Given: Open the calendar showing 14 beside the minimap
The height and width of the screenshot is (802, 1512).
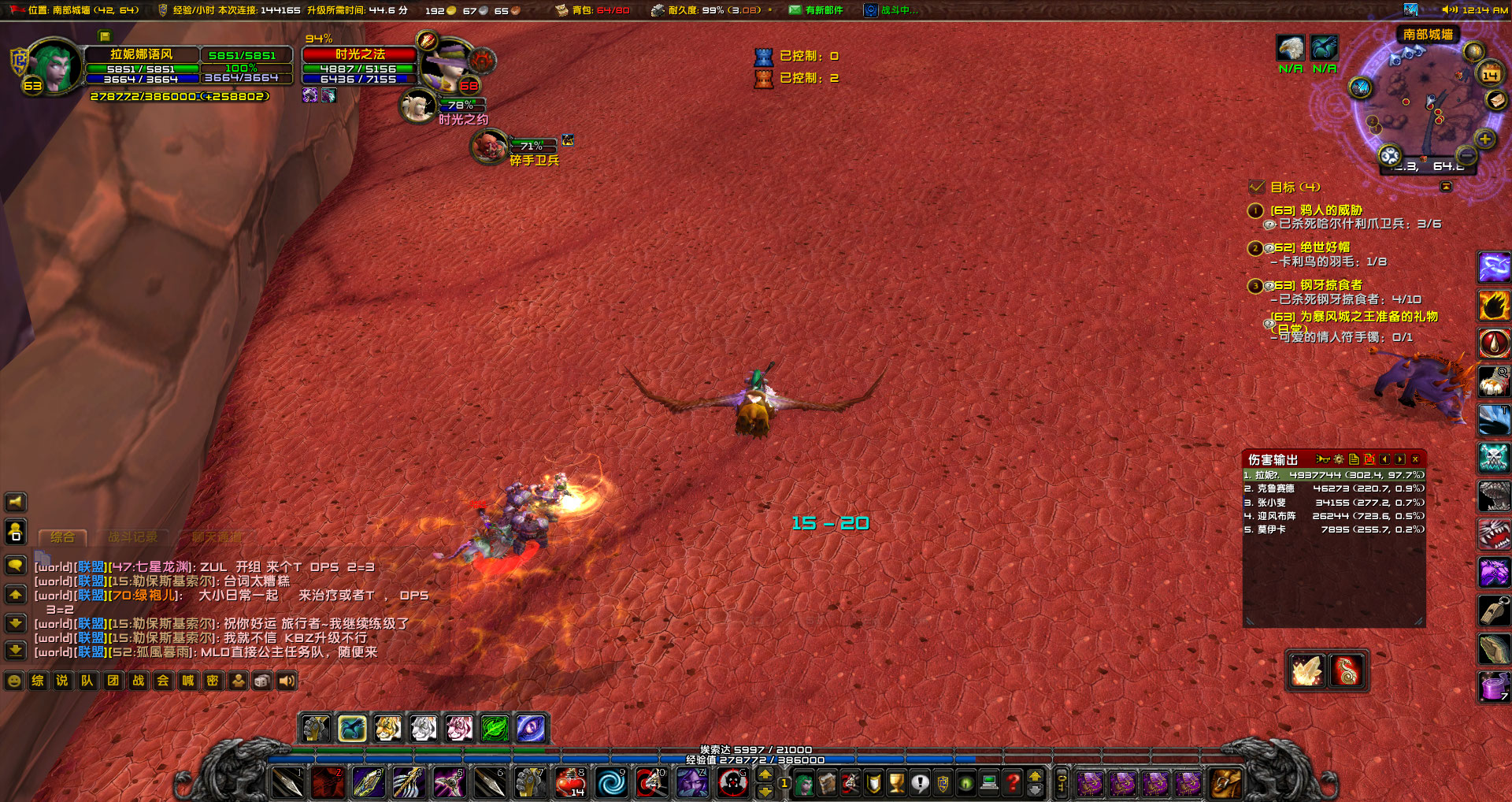Looking at the screenshot, I should tap(1491, 74).
